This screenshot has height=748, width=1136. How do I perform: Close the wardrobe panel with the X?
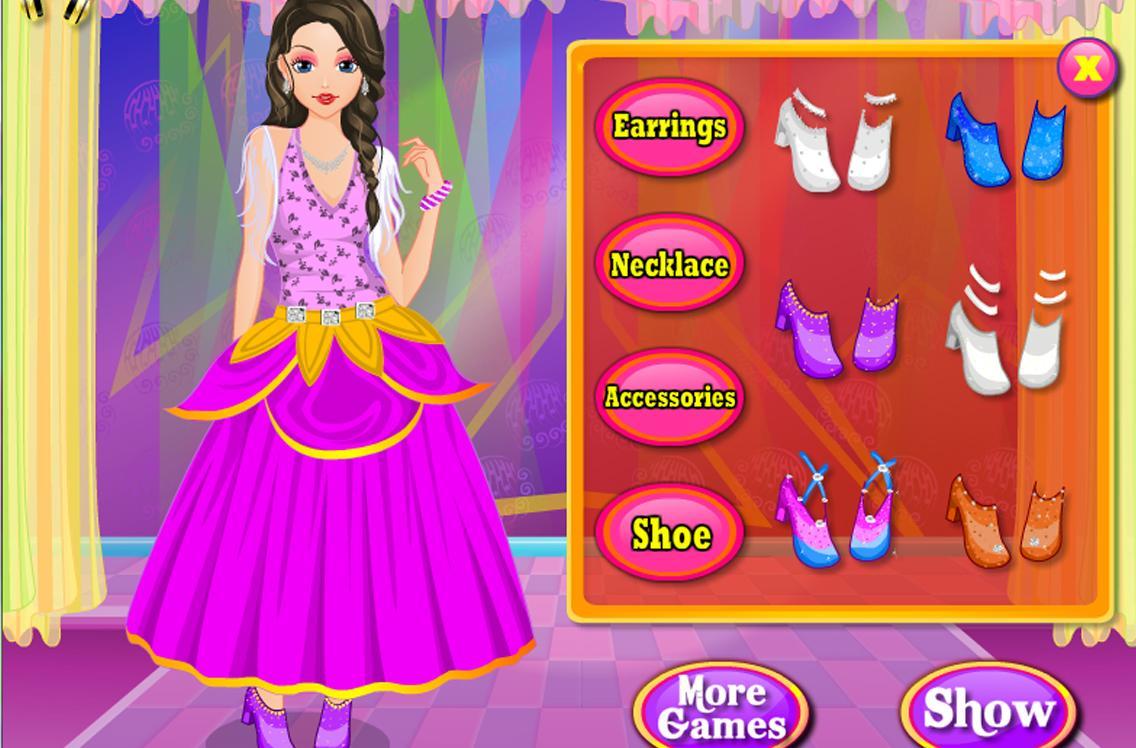(x=1086, y=68)
